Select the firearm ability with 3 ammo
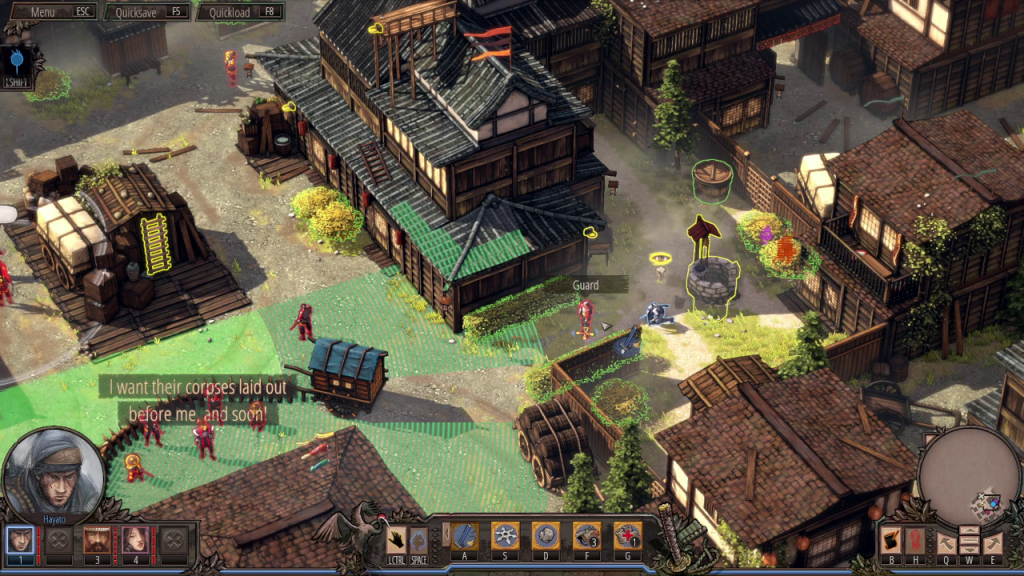Screen dimensions: 1024x576 pos(587,537)
